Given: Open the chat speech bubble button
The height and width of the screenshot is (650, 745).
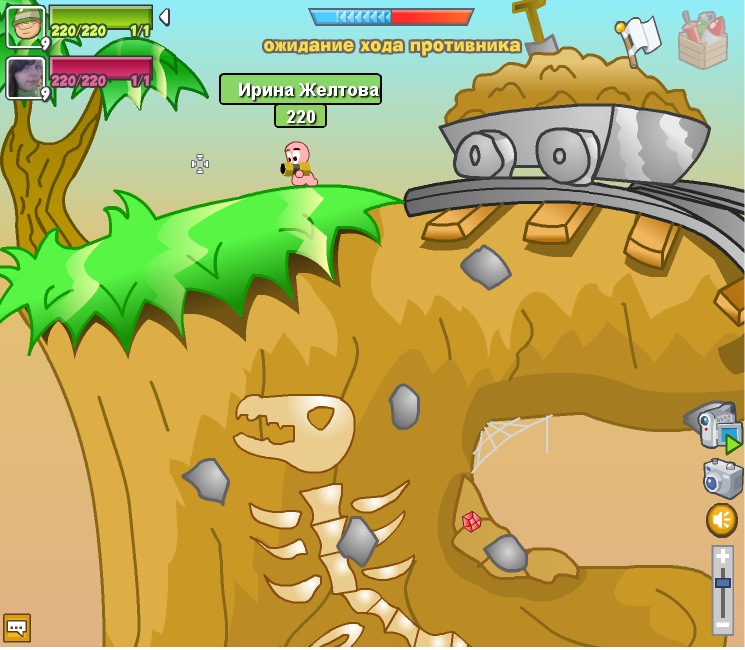Looking at the screenshot, I should pyautogui.click(x=17, y=627).
